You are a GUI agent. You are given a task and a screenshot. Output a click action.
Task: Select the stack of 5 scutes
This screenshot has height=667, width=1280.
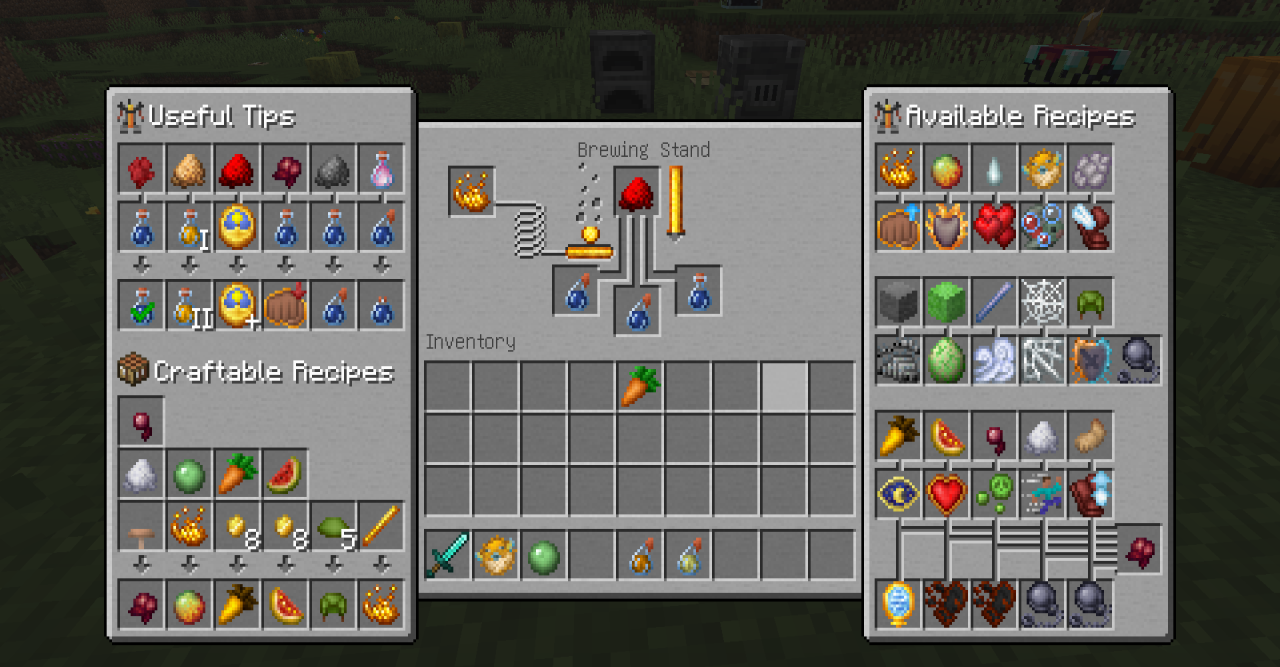point(333,526)
